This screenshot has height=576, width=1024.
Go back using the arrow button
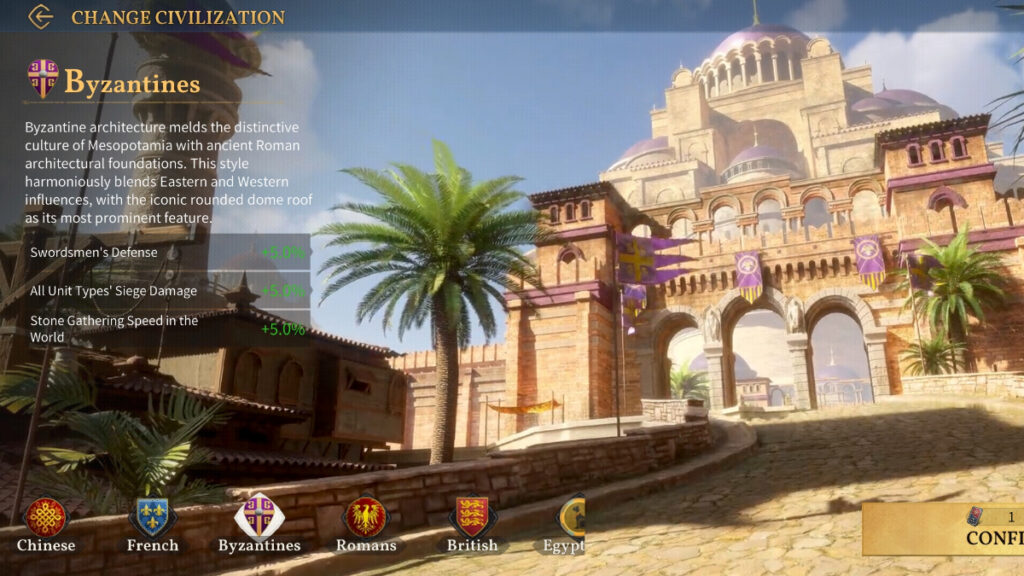point(40,16)
